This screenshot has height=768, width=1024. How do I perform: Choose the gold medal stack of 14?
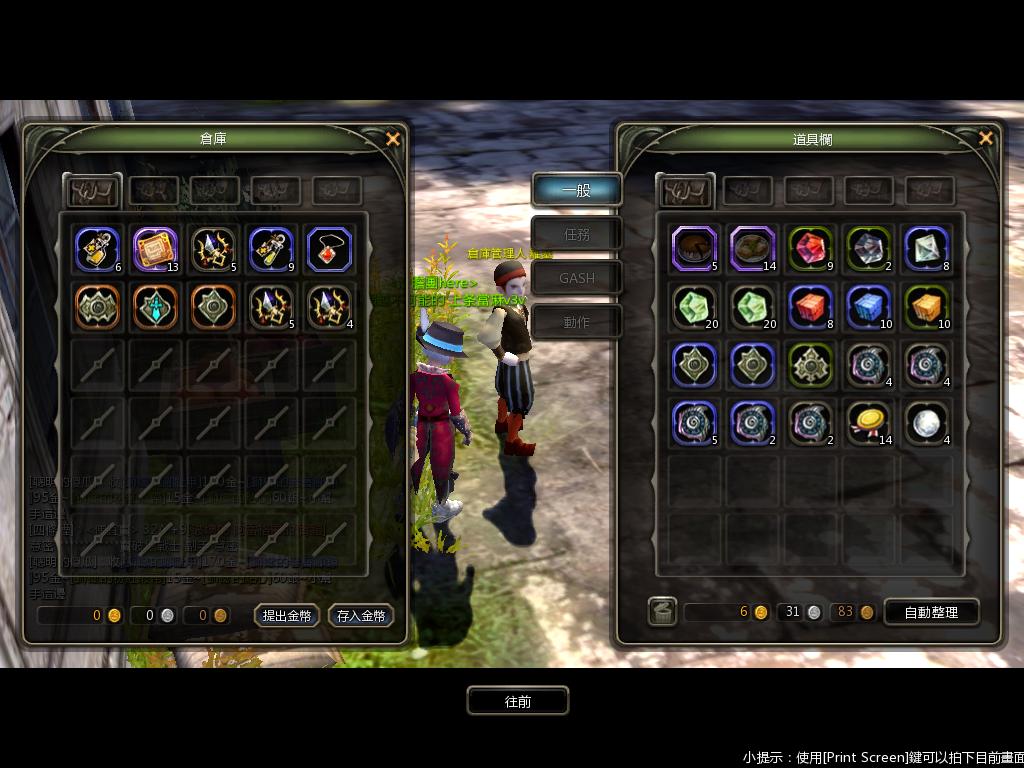coord(869,422)
